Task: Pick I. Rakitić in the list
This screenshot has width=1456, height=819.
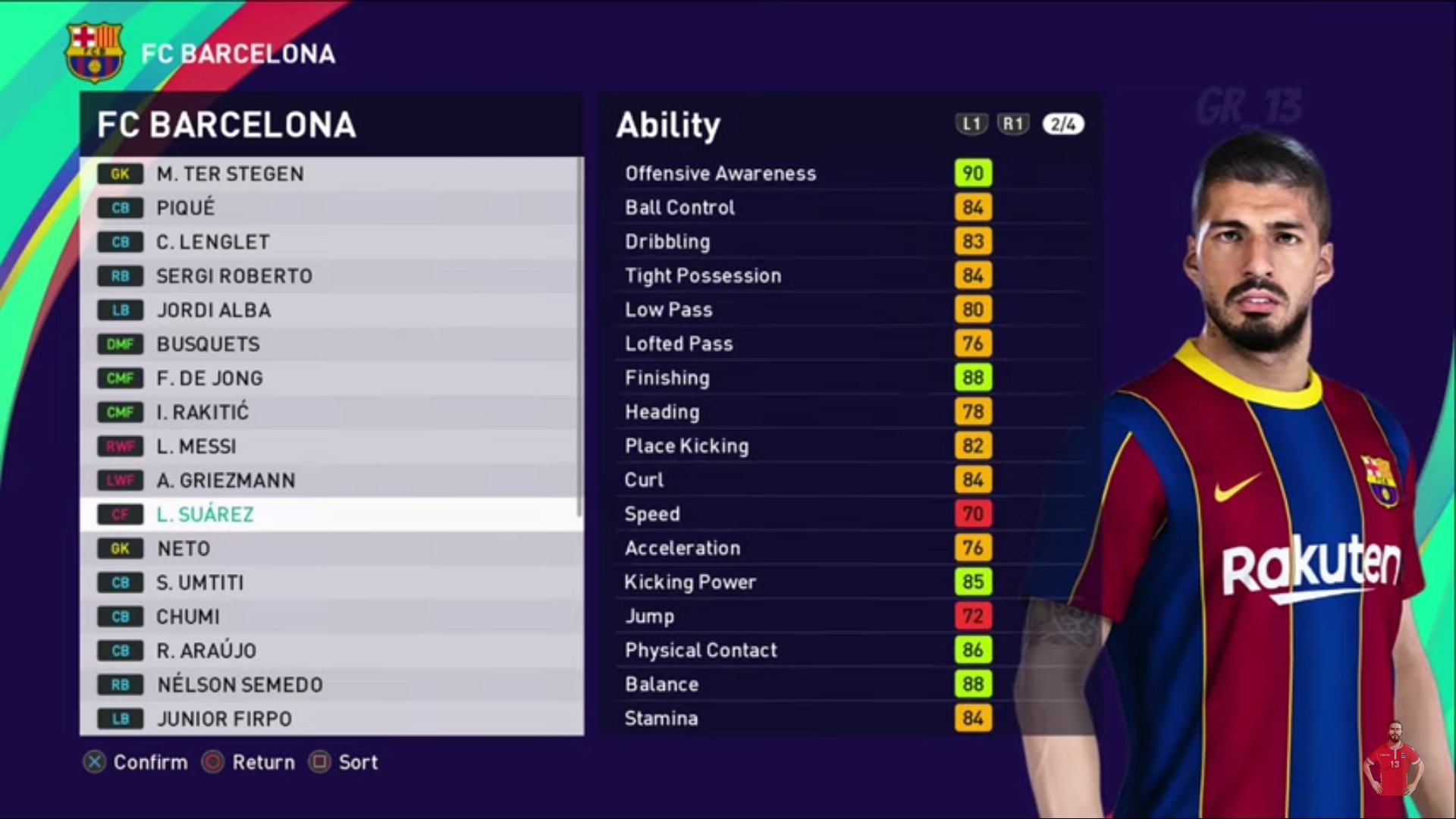Action: [x=331, y=413]
